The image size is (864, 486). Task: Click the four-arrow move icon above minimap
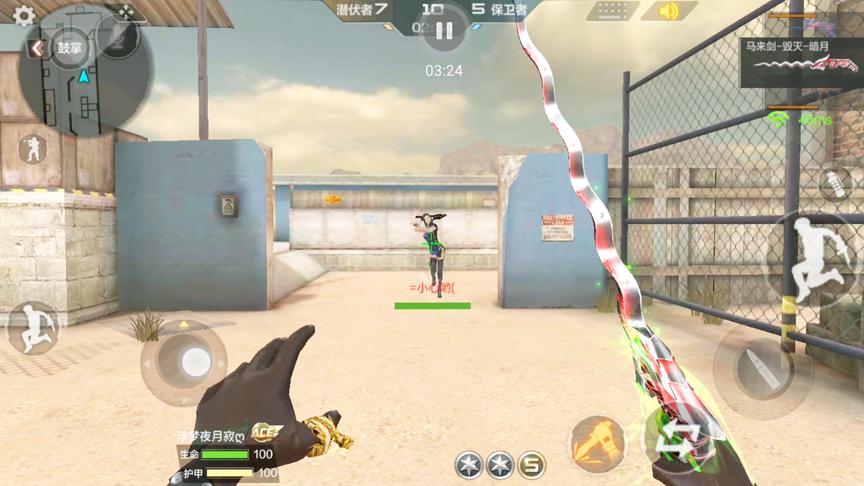(126, 11)
